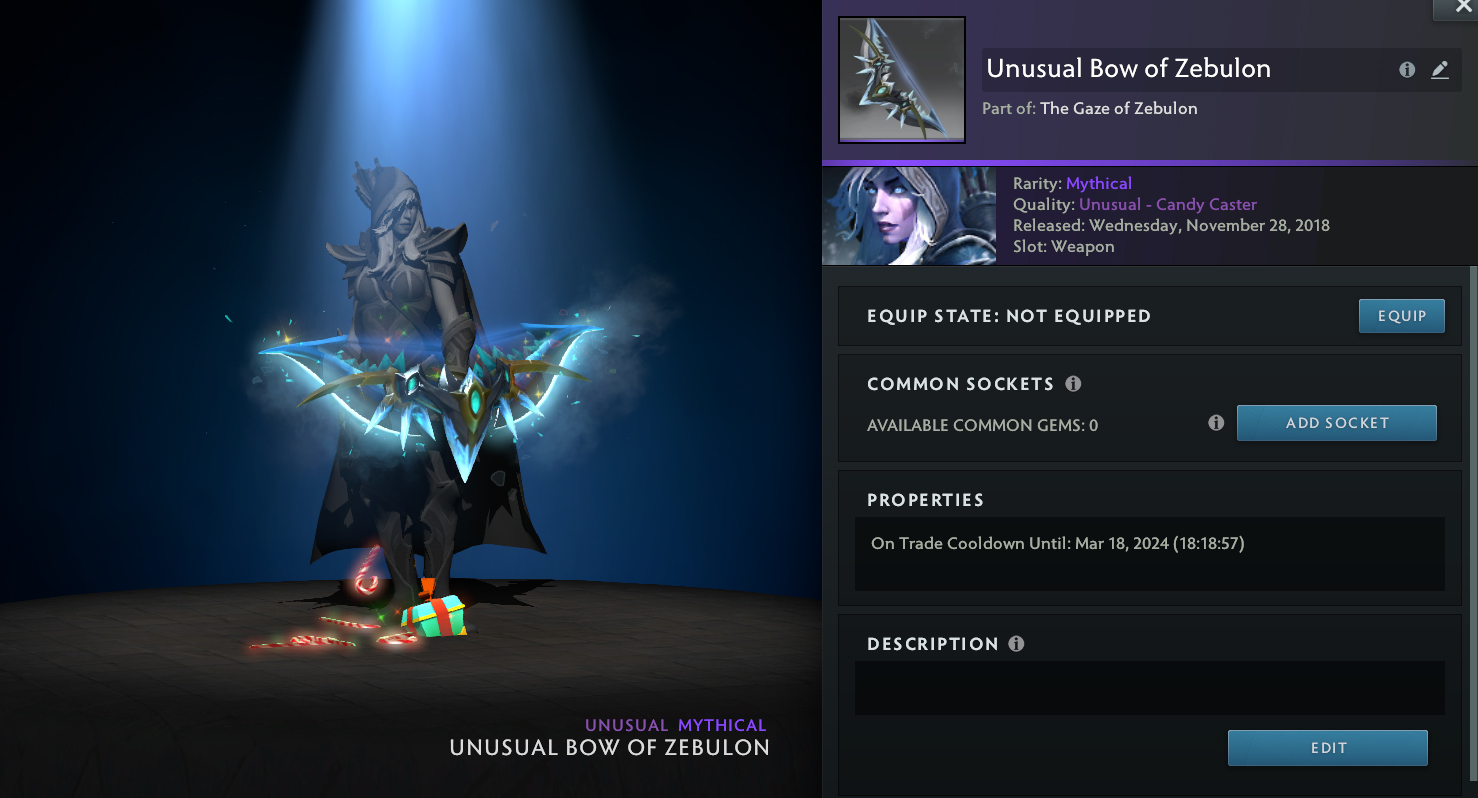Show item info beside the title

point(1407,70)
